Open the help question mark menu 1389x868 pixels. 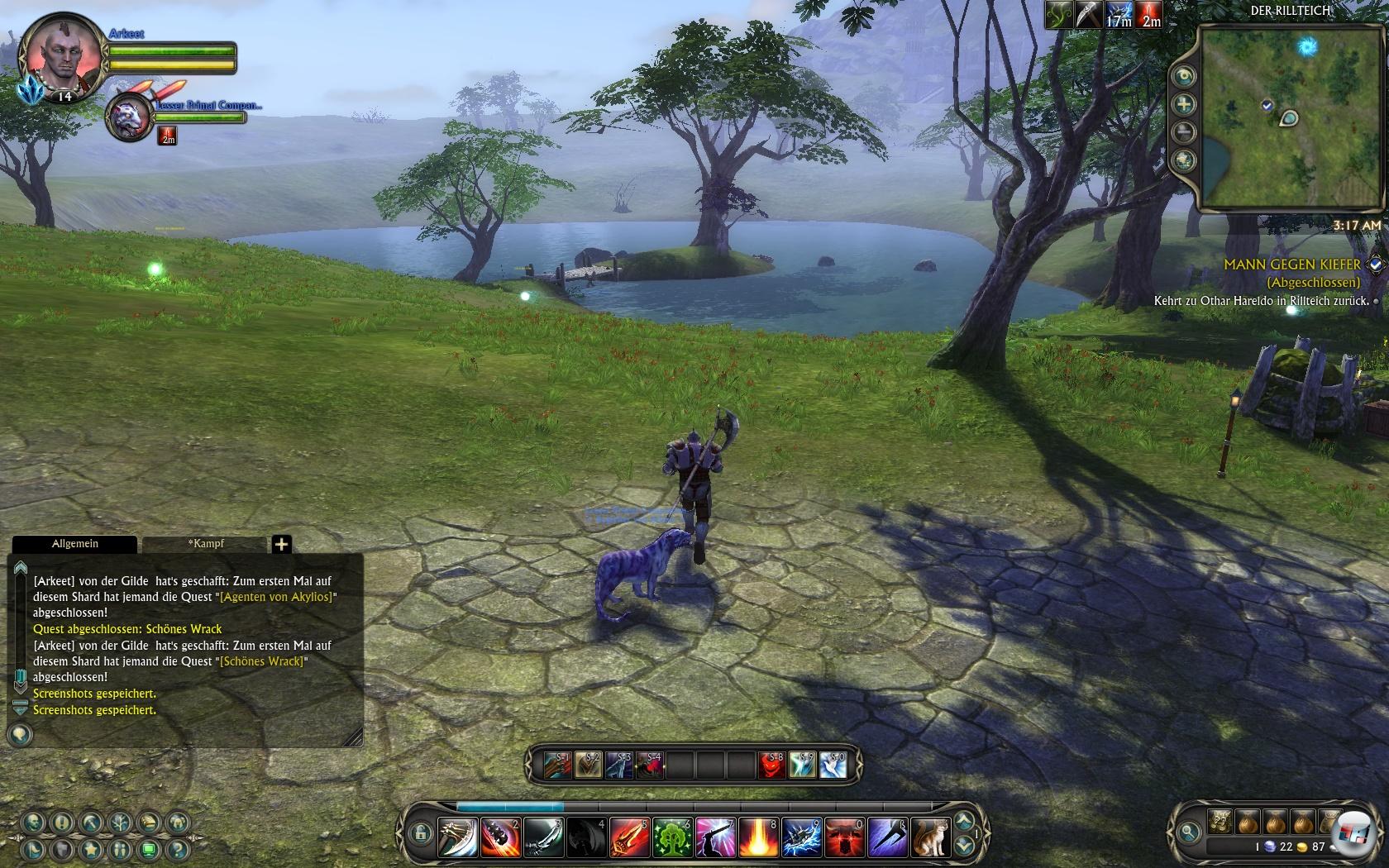pyautogui.click(x=176, y=849)
